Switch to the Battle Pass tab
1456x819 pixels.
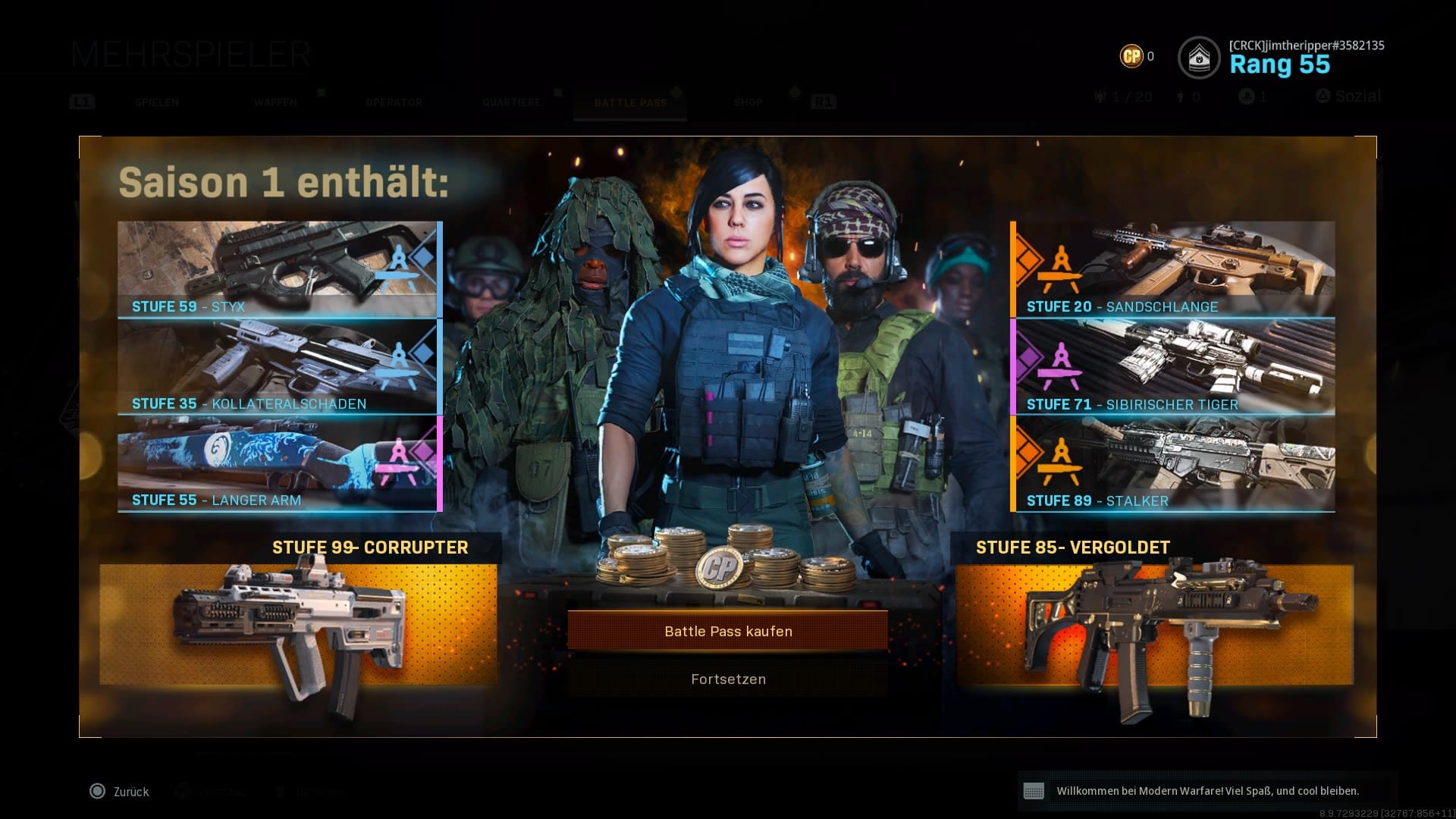(x=630, y=102)
